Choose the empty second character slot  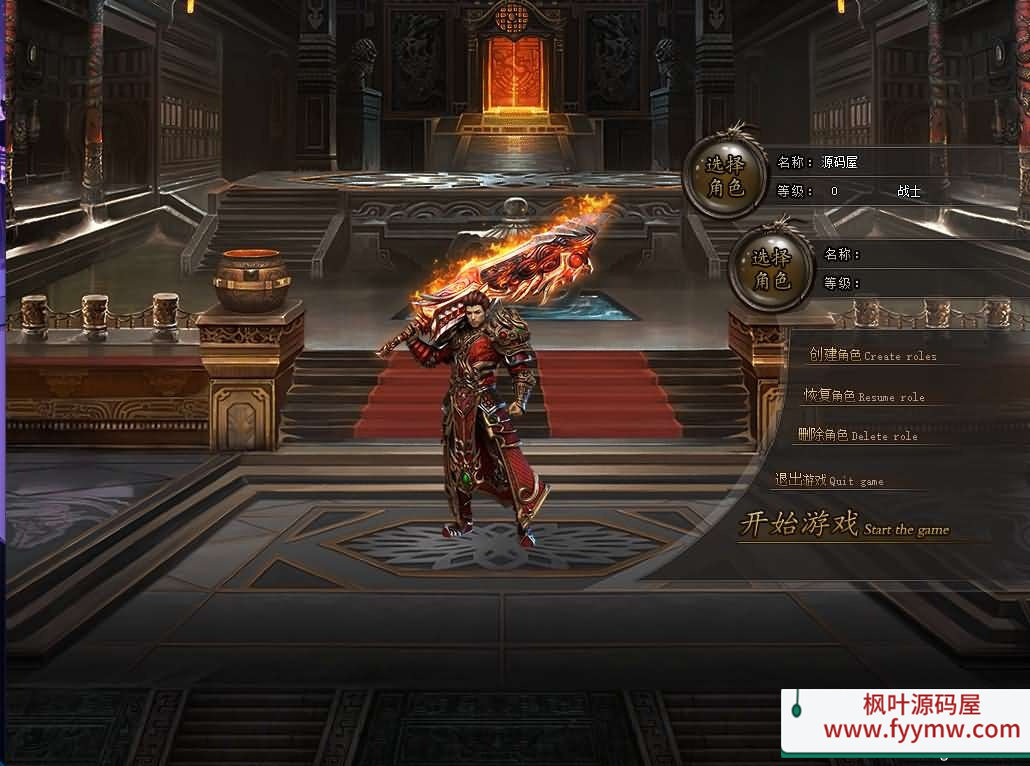(x=771, y=268)
